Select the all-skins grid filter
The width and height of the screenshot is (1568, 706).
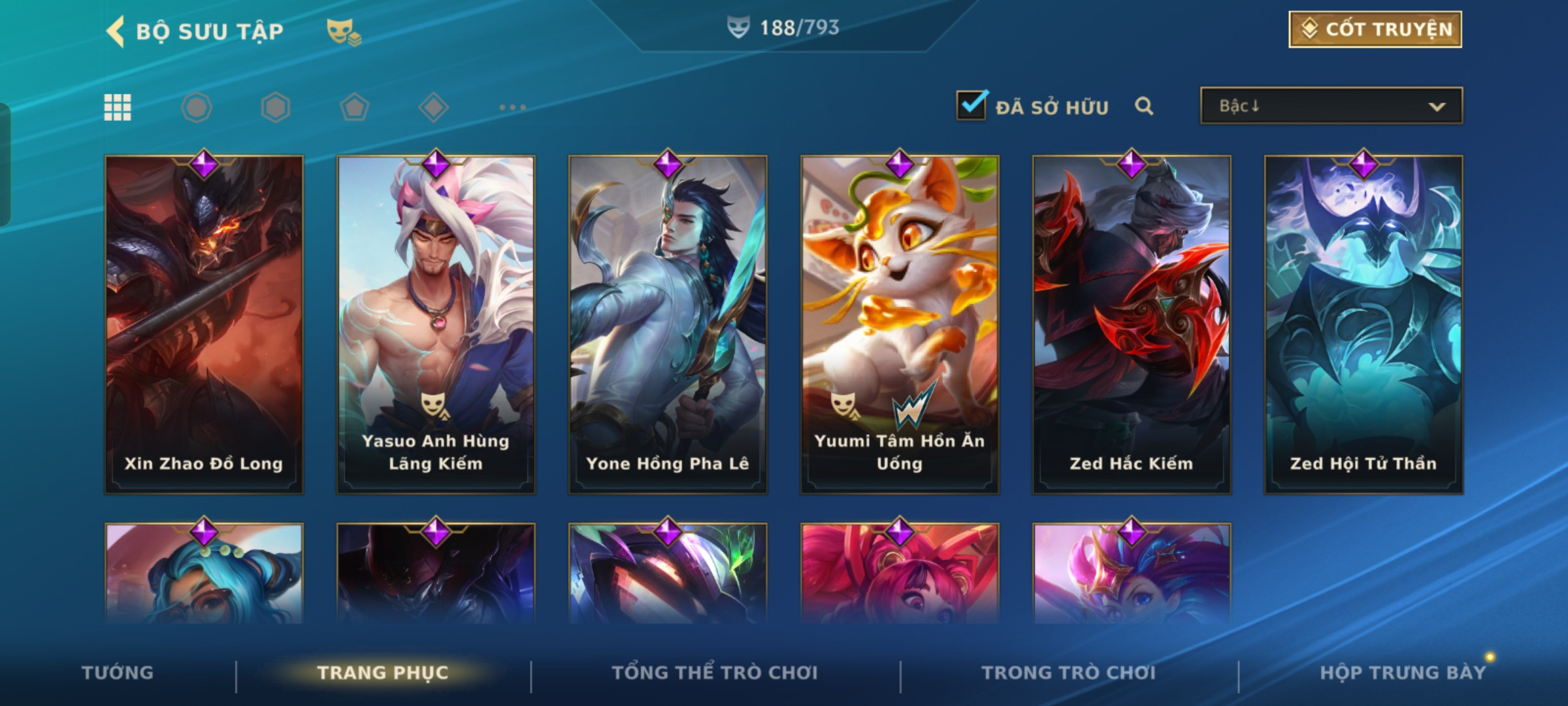pos(118,107)
